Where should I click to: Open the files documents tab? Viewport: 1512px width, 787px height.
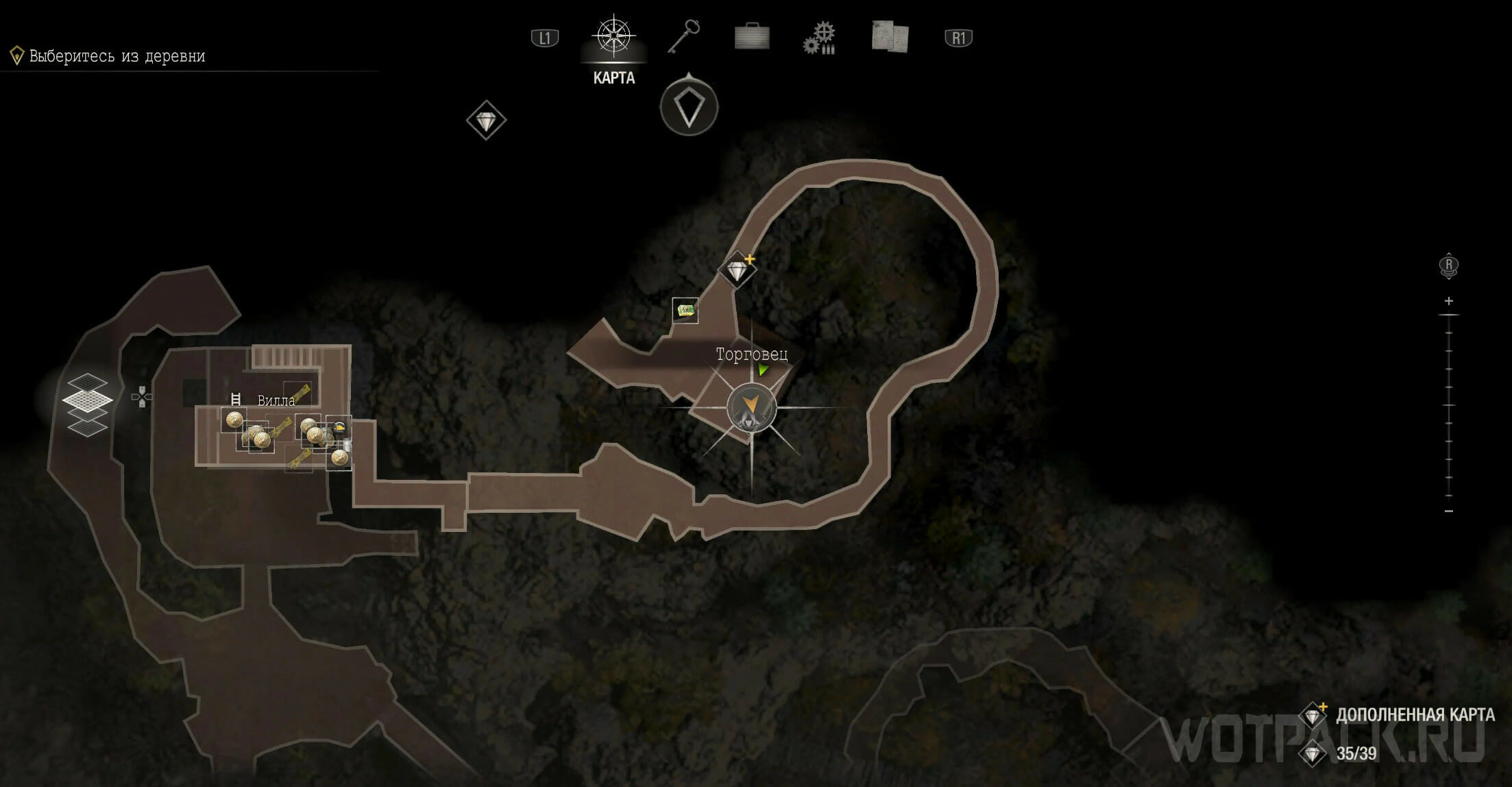890,36
